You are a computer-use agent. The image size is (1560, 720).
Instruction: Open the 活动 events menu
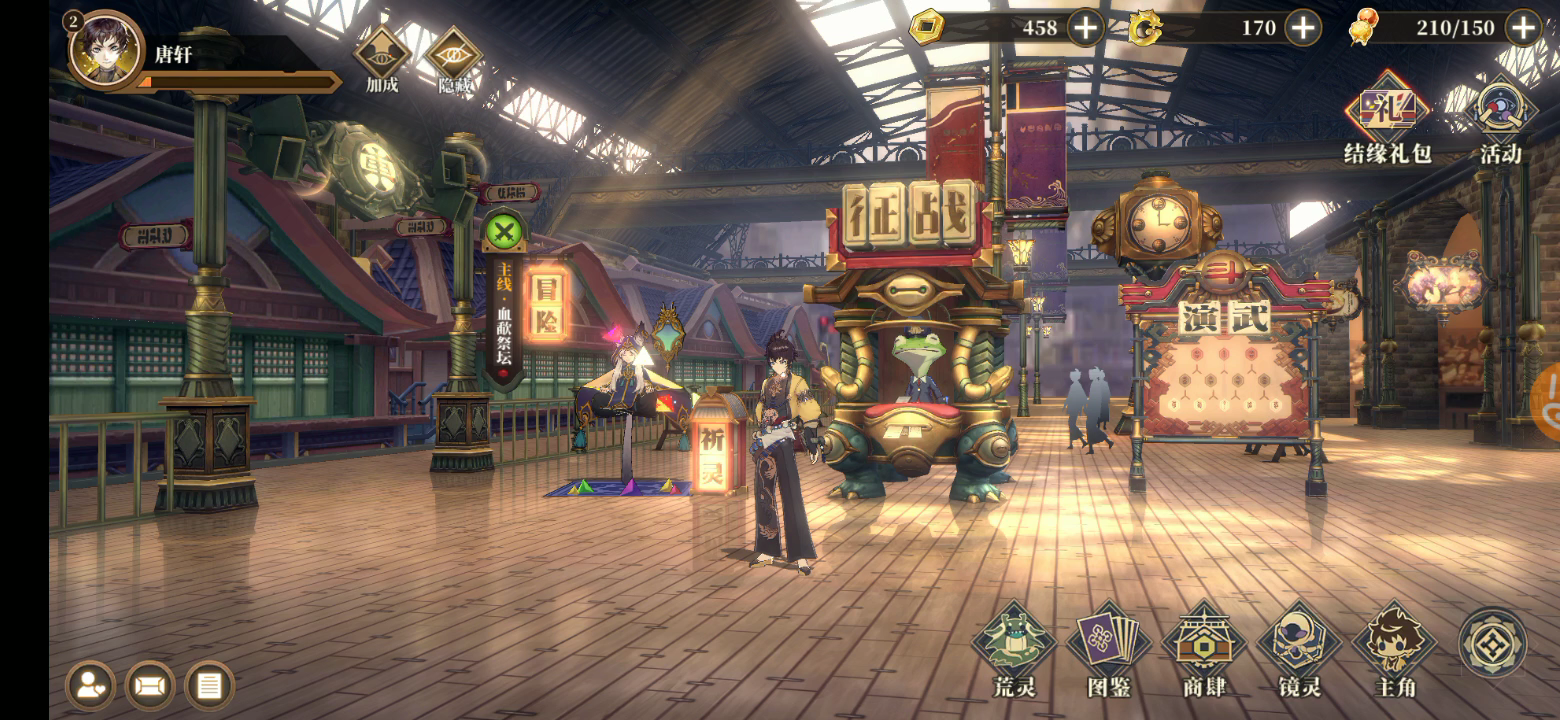1500,112
